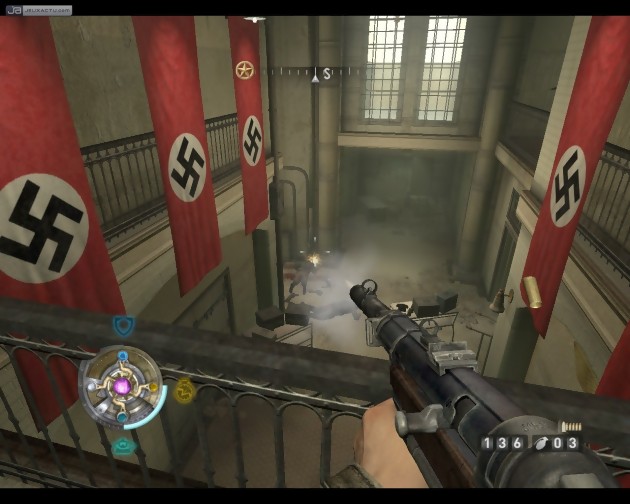The image size is (630, 504).
Task: Click the compass heading strip showing S
Action: click(x=320, y=72)
